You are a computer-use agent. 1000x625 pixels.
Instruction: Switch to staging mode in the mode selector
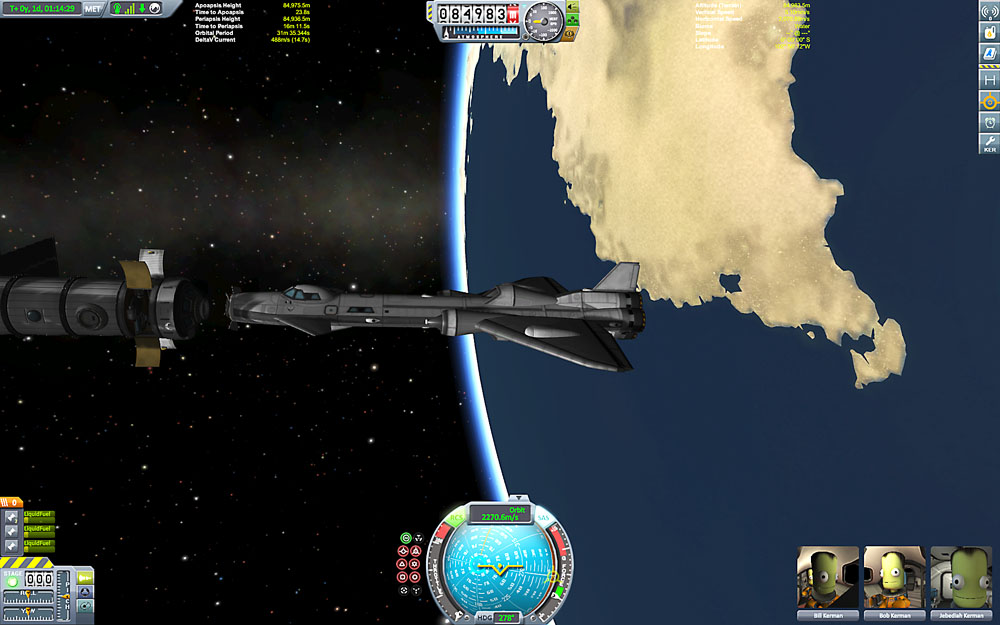pyautogui.click(x=86, y=577)
